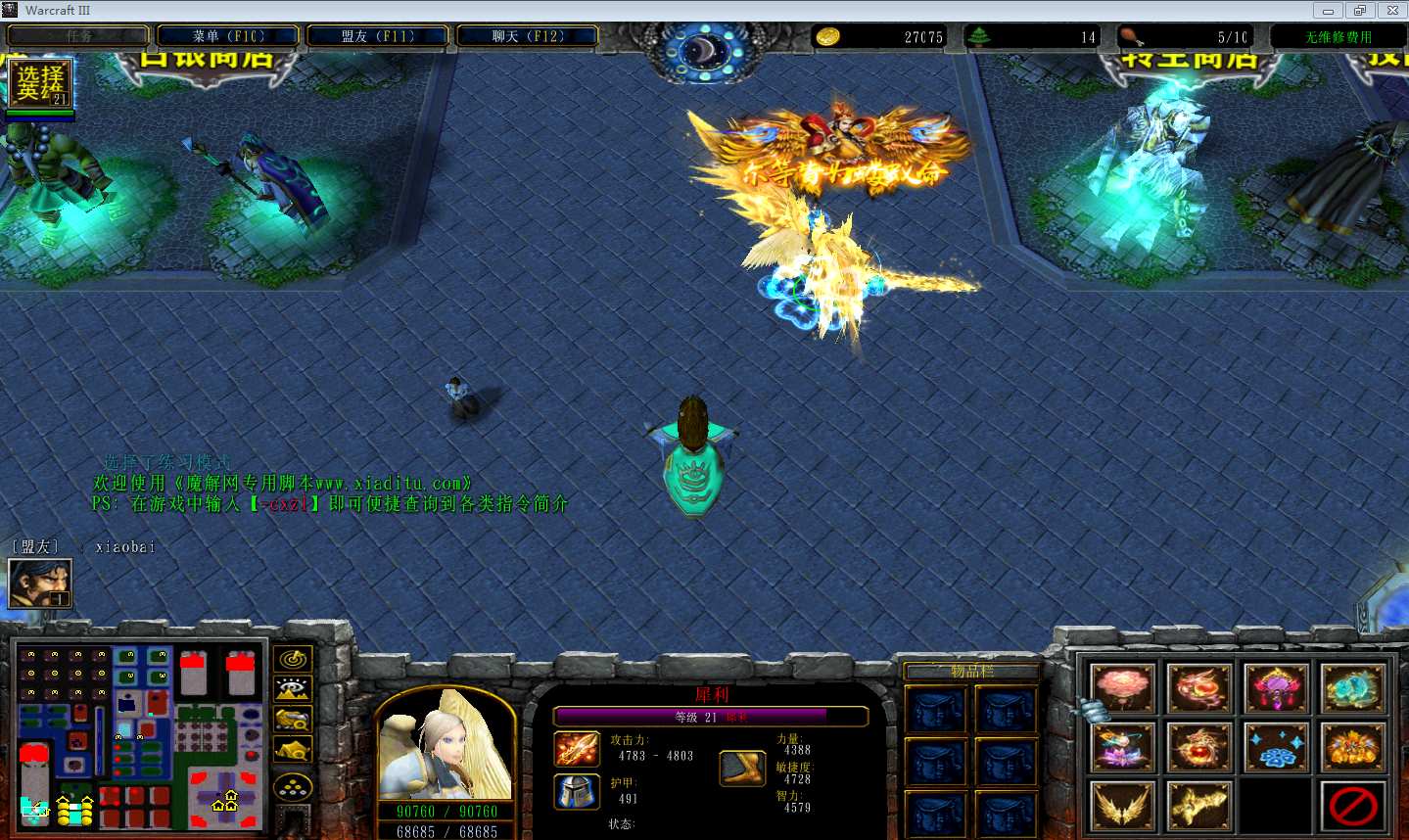Open the 盟友 (F11) allies panel
Viewport: 1409px width, 840px height.
coord(378,36)
